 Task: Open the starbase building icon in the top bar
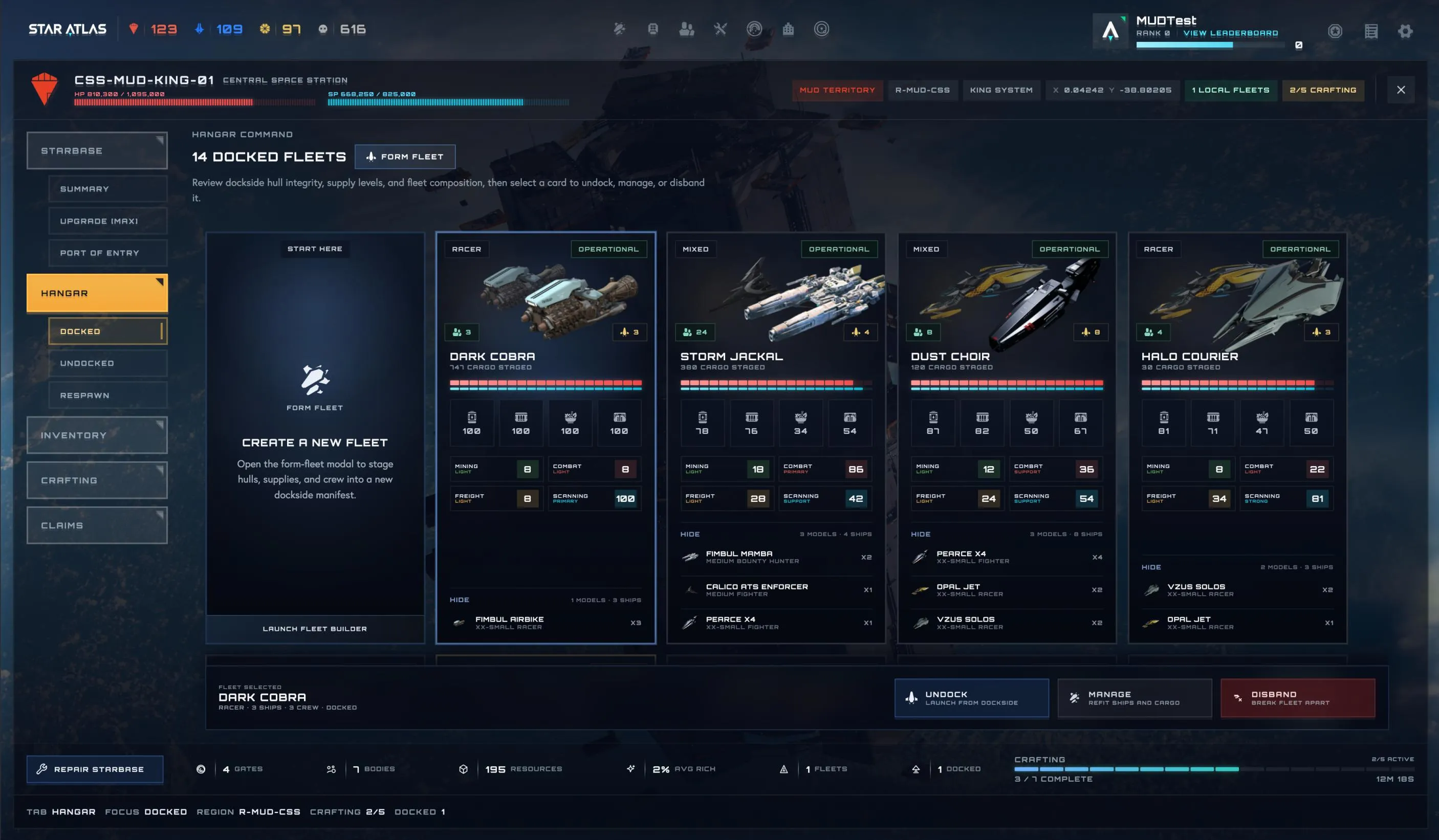[789, 29]
